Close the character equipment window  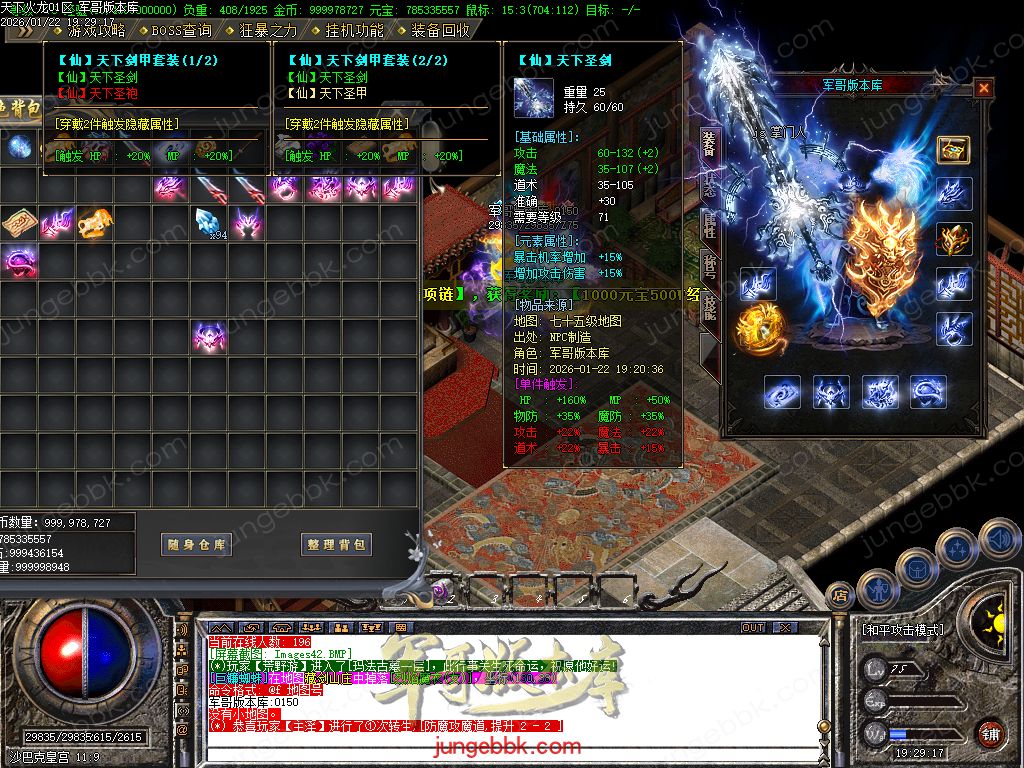(984, 89)
